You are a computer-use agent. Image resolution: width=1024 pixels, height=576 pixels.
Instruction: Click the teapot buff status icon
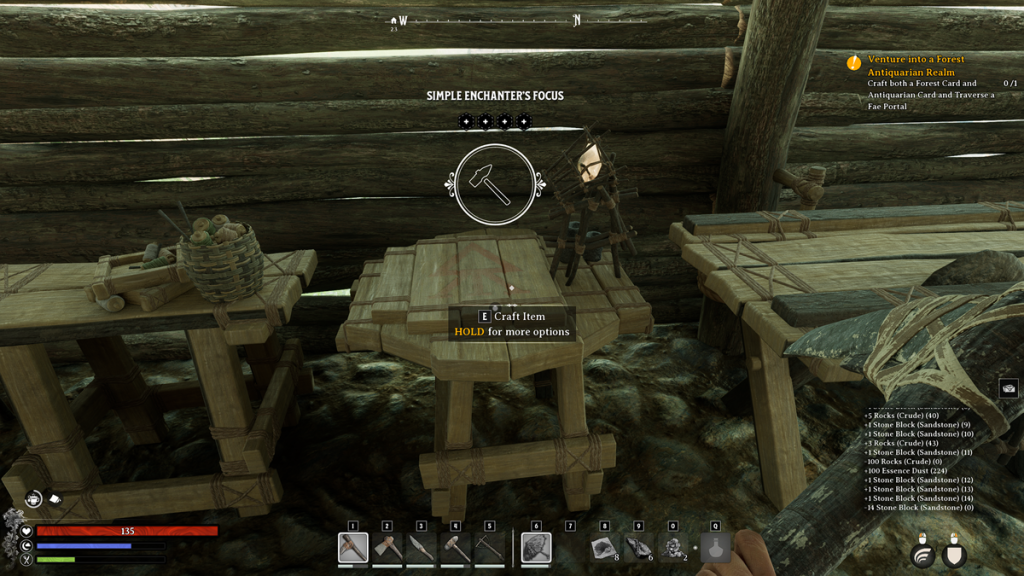(34, 498)
